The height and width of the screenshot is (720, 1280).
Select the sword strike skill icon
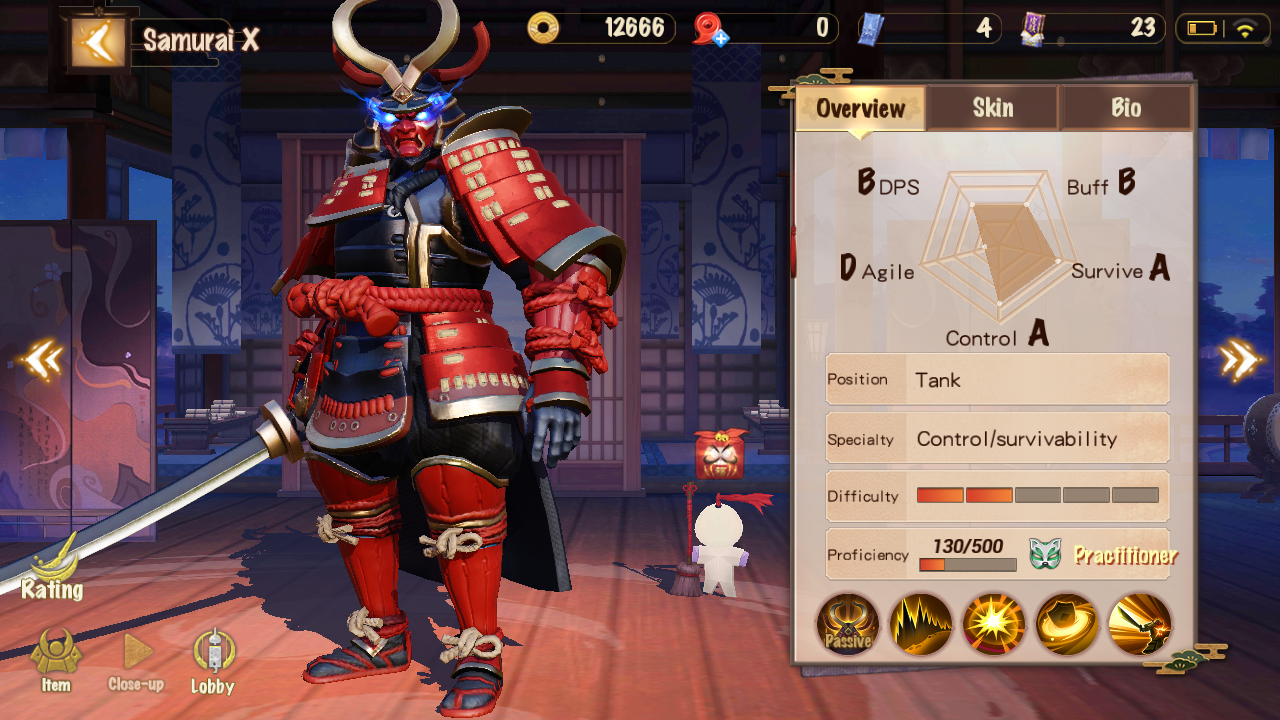click(1140, 624)
